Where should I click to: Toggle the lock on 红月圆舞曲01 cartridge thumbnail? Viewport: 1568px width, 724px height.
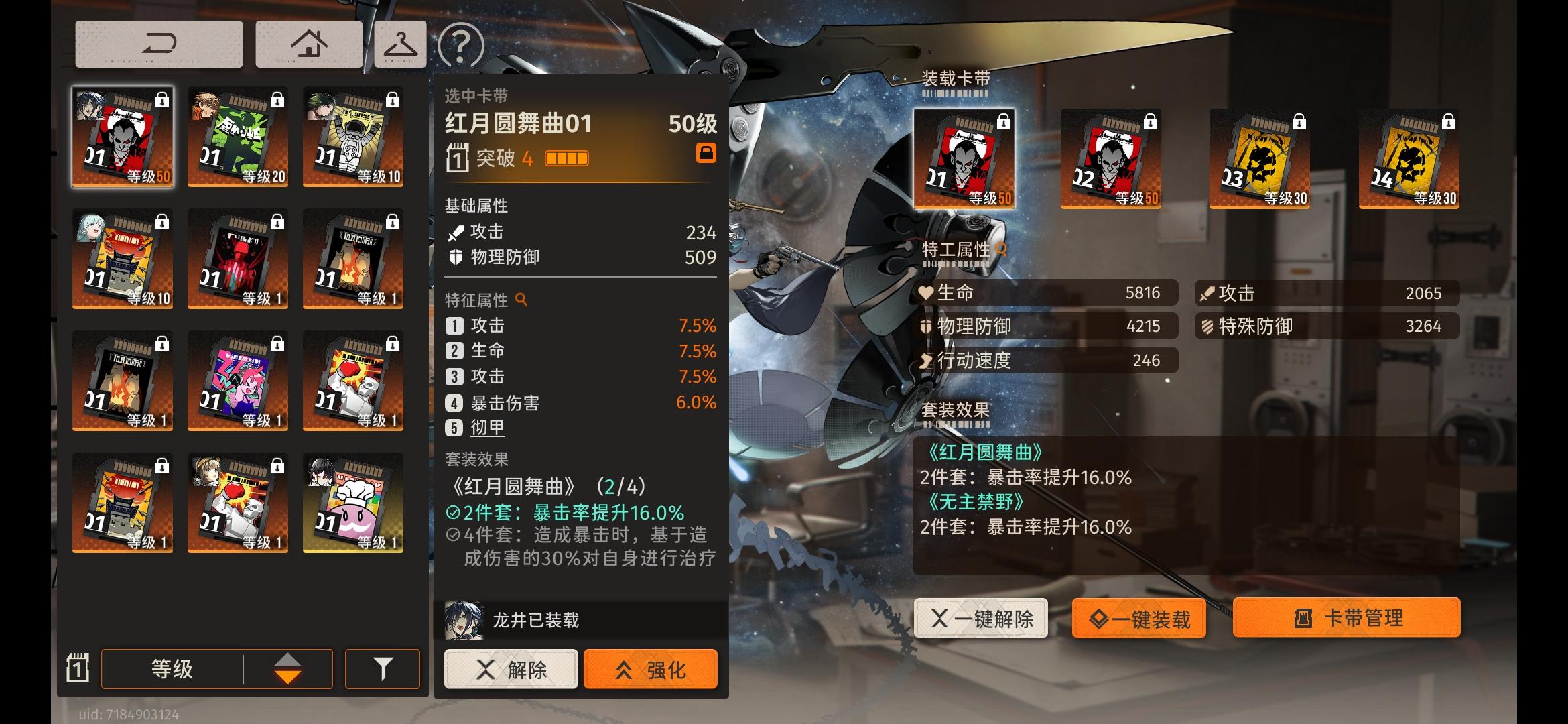[162, 99]
